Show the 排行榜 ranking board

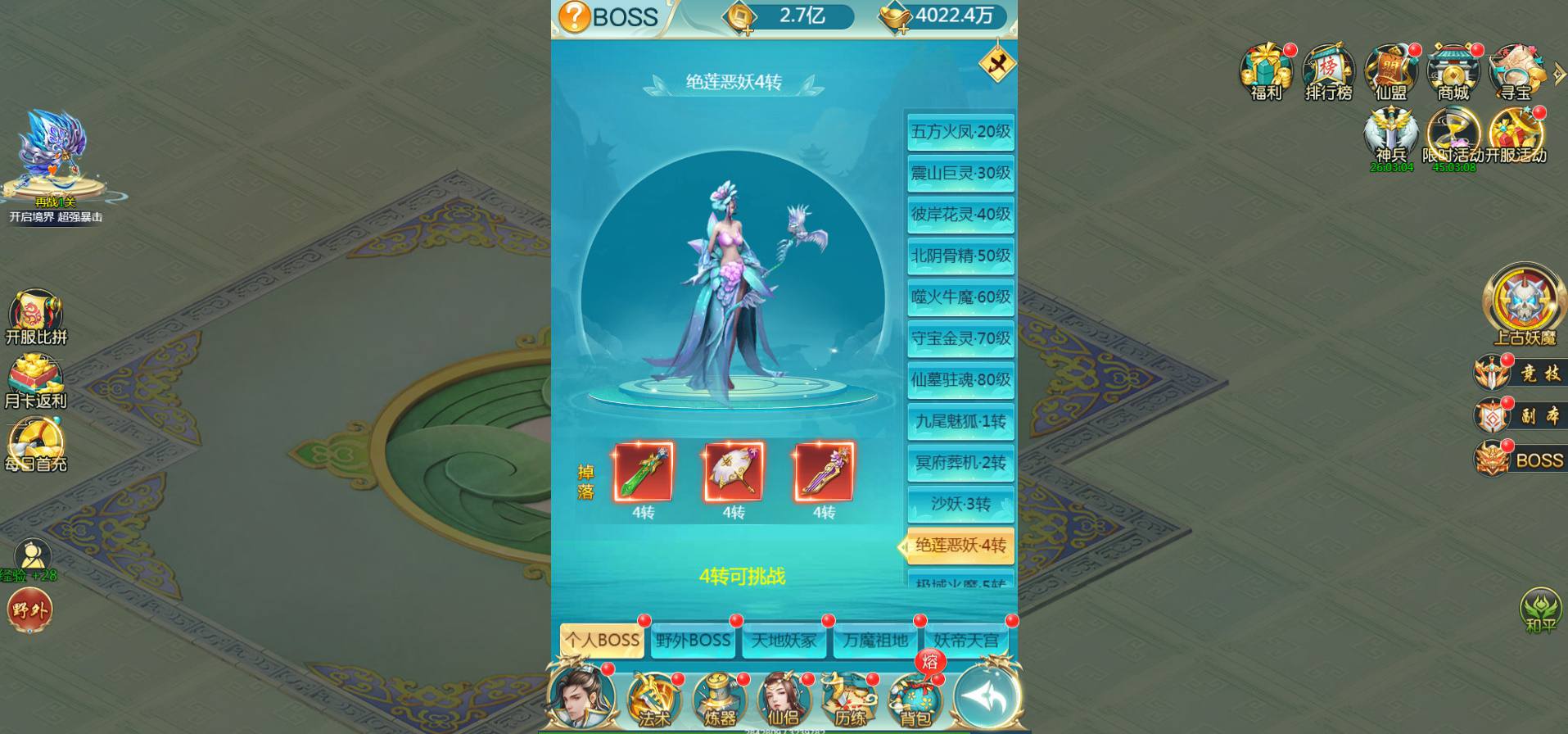click(x=1328, y=72)
